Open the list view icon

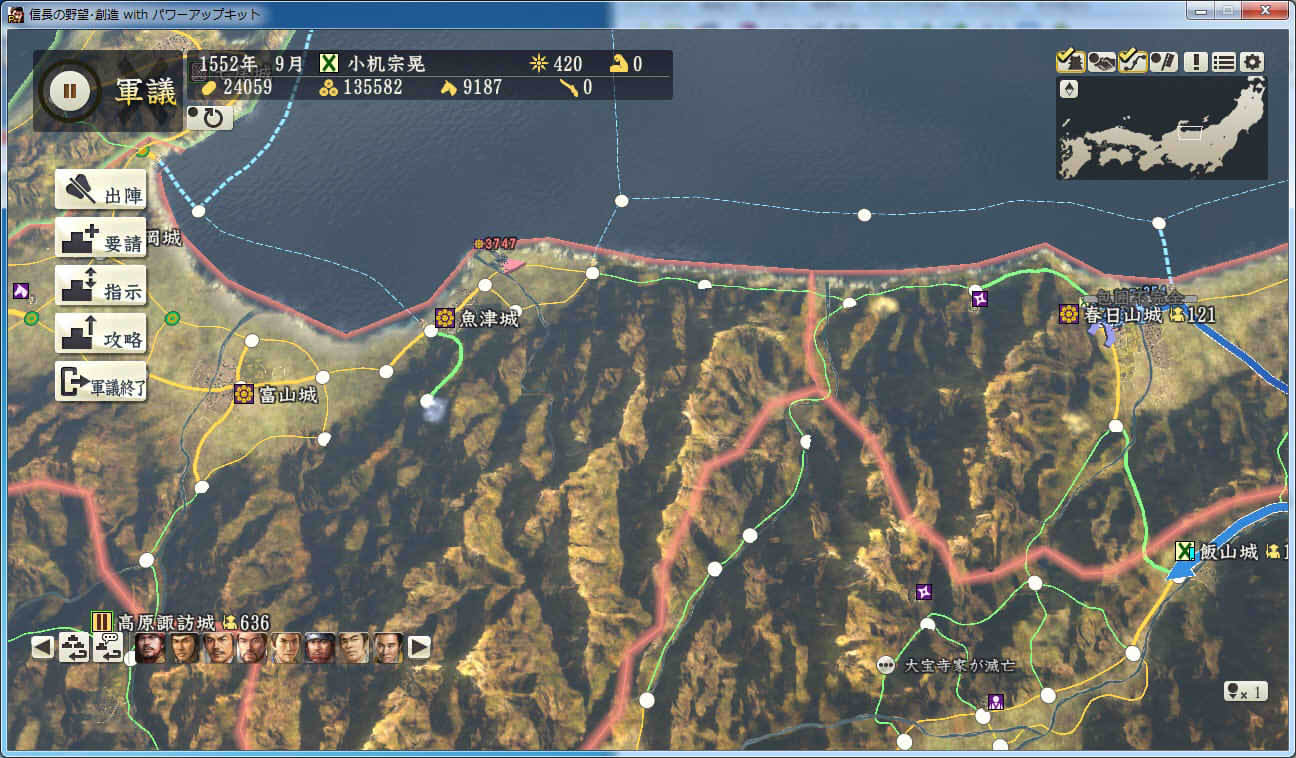(1223, 62)
